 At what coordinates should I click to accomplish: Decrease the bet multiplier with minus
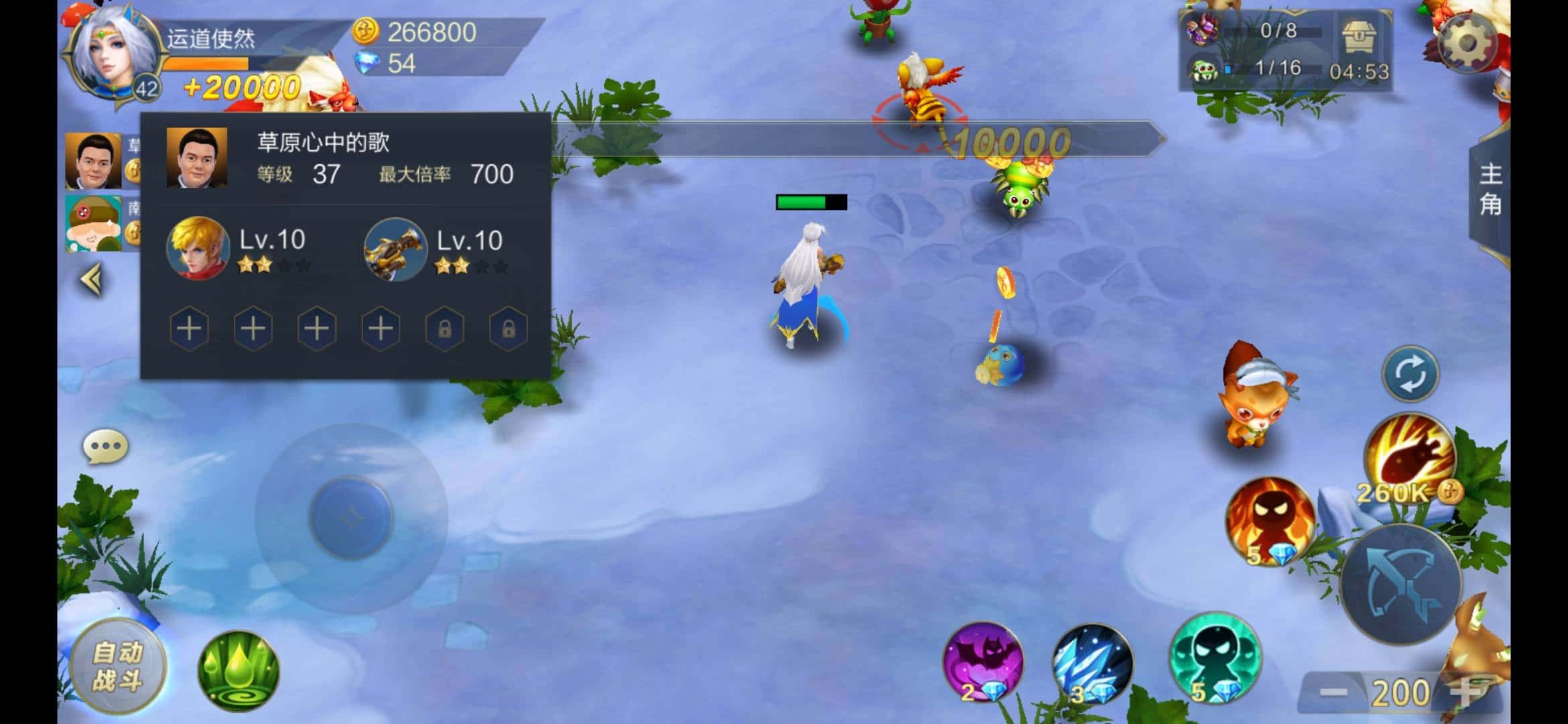click(1333, 692)
